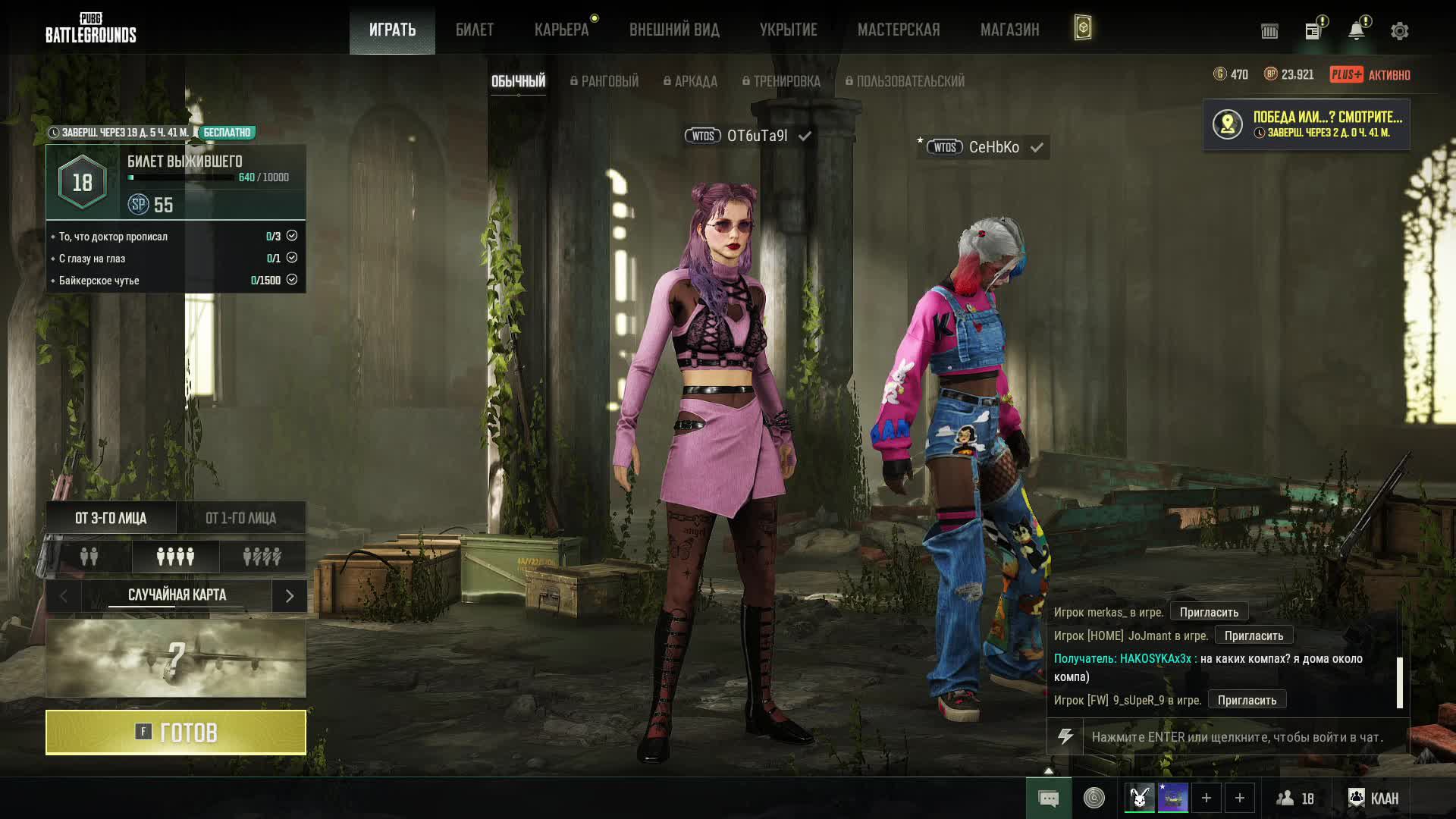Open the ВНЕШНИЙ ВИД customization tab
This screenshot has width=1456, height=819.
point(674,30)
